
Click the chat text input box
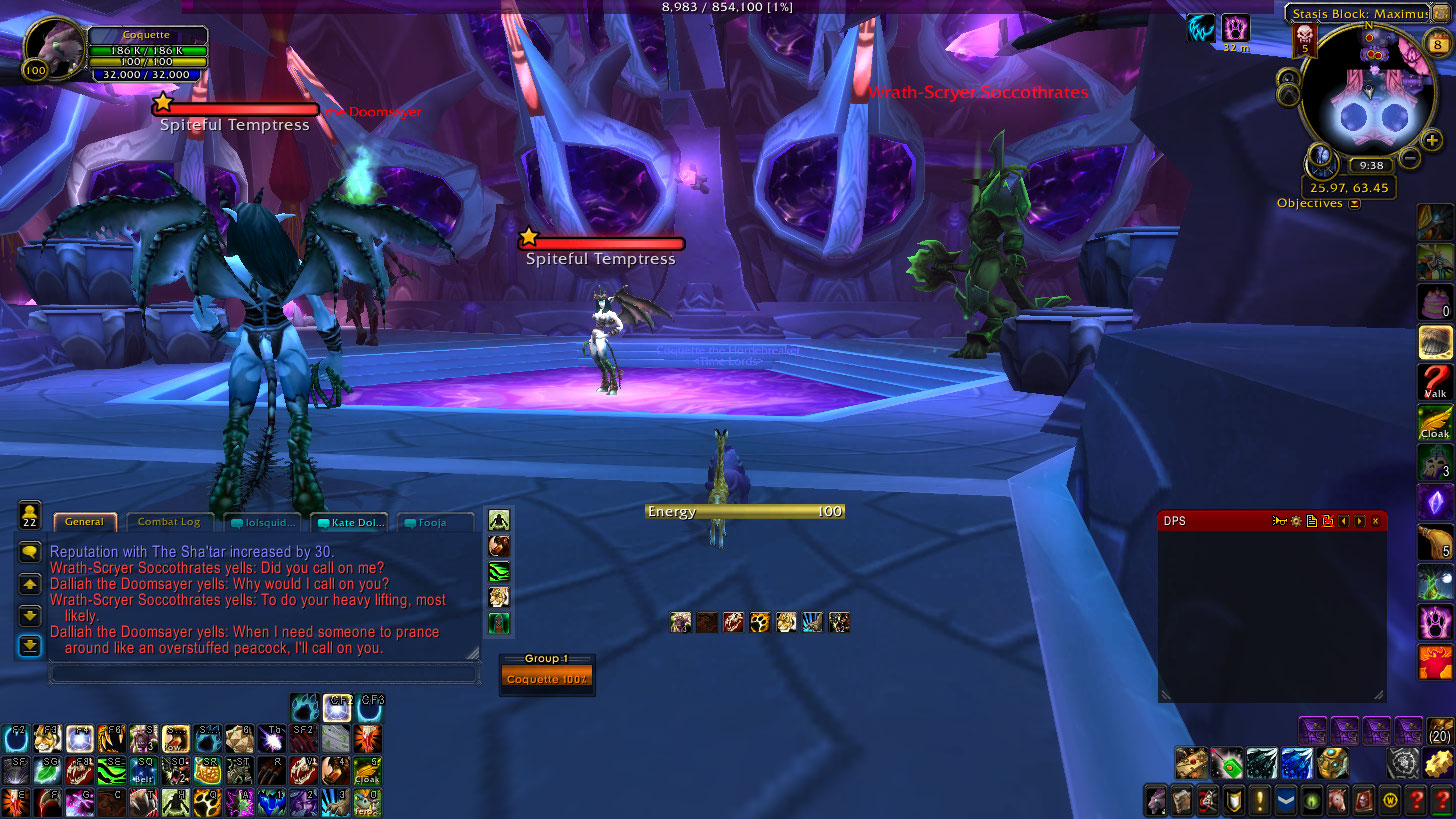pyautogui.click(x=263, y=674)
